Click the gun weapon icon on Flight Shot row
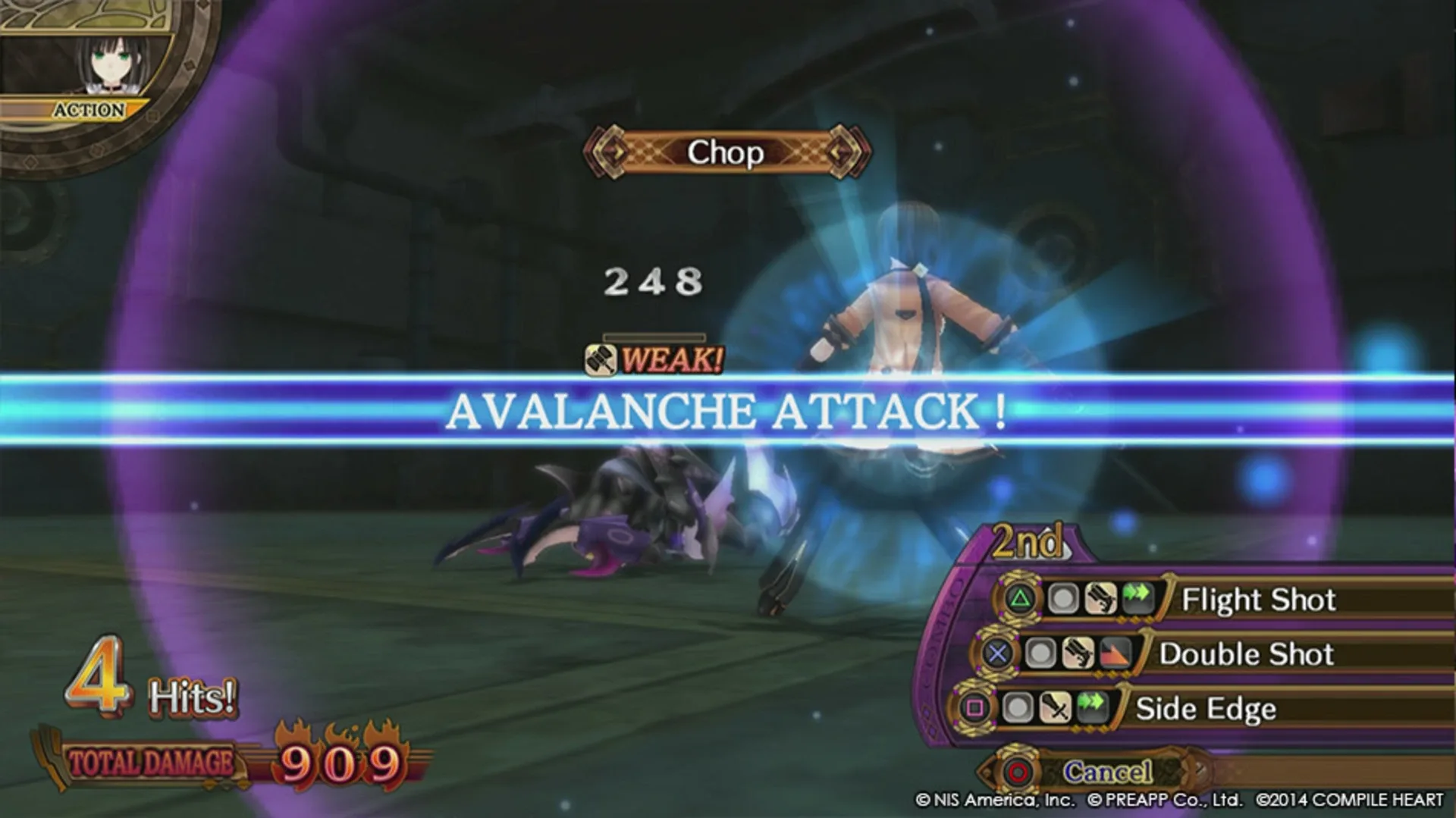The height and width of the screenshot is (818, 1456). [1100, 599]
